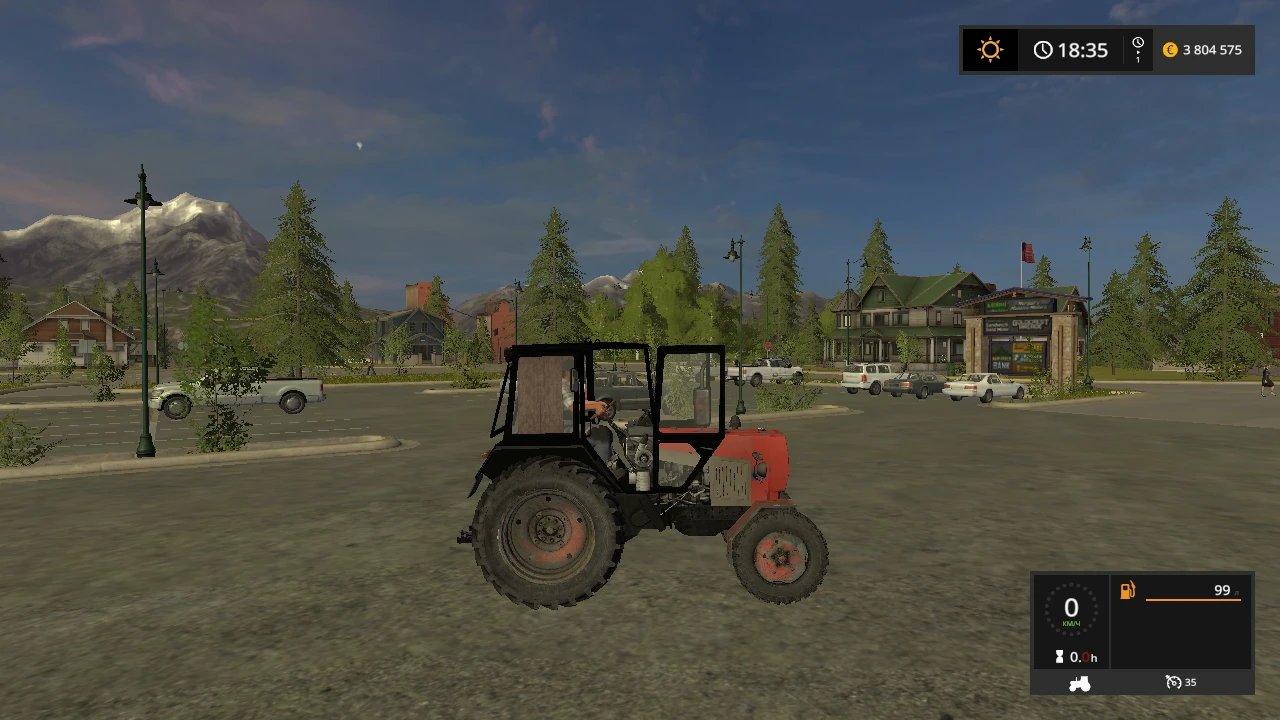Click the clock icon beside 18:35
Viewport: 1280px width, 720px height.
point(1043,50)
